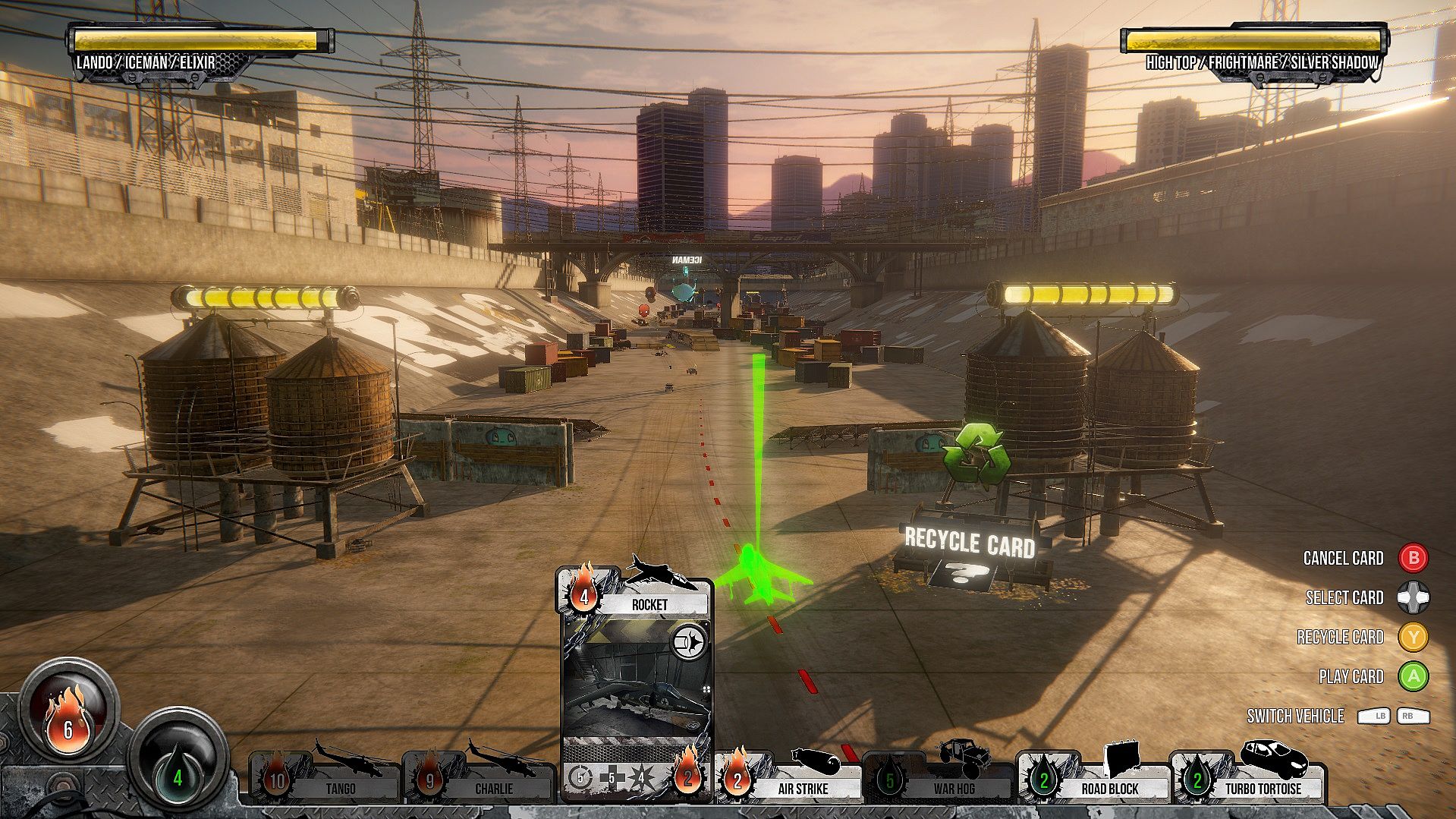The height and width of the screenshot is (819, 1456).
Task: Click the Recycle Card sign
Action: (x=970, y=542)
